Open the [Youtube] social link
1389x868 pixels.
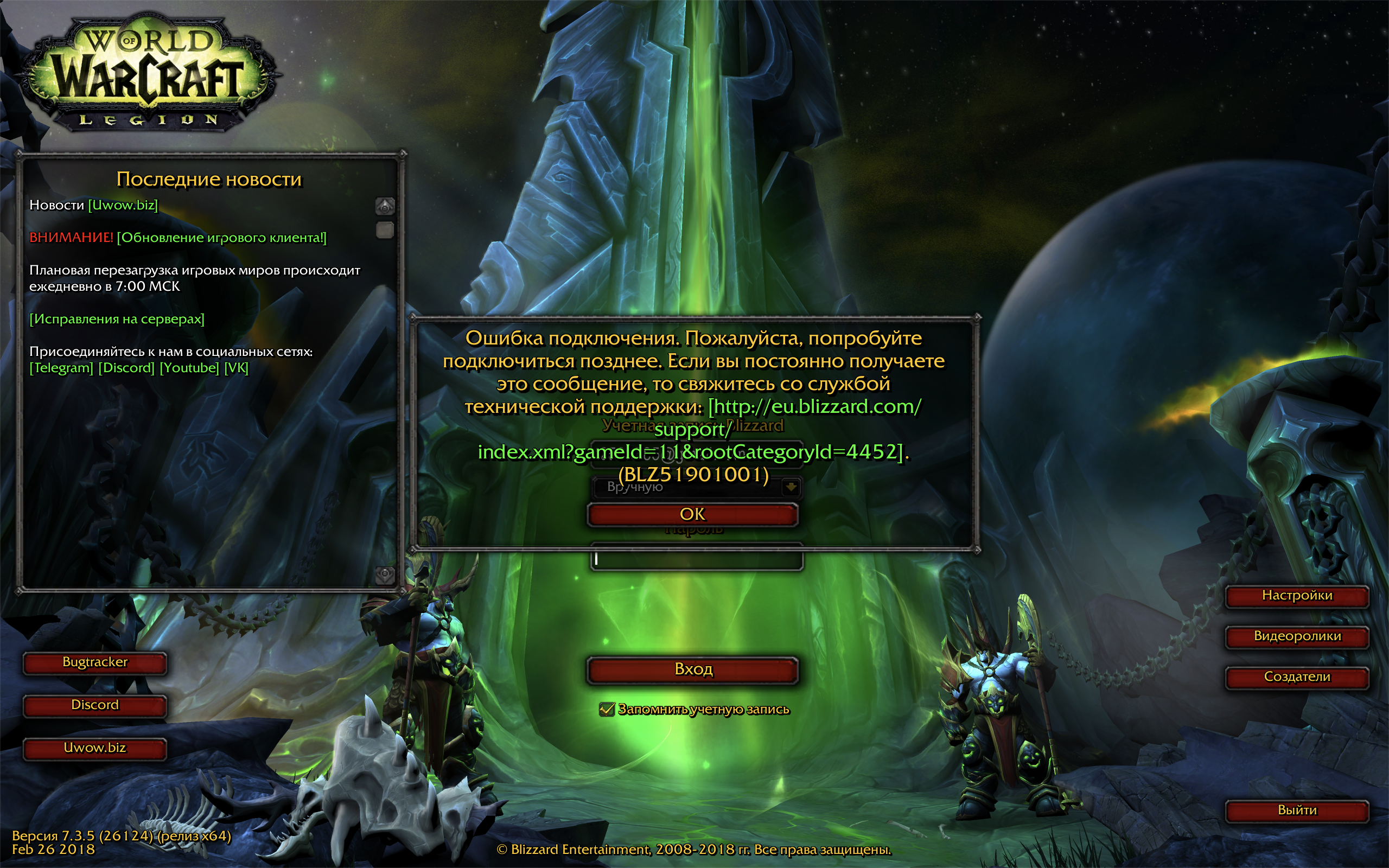[189, 367]
